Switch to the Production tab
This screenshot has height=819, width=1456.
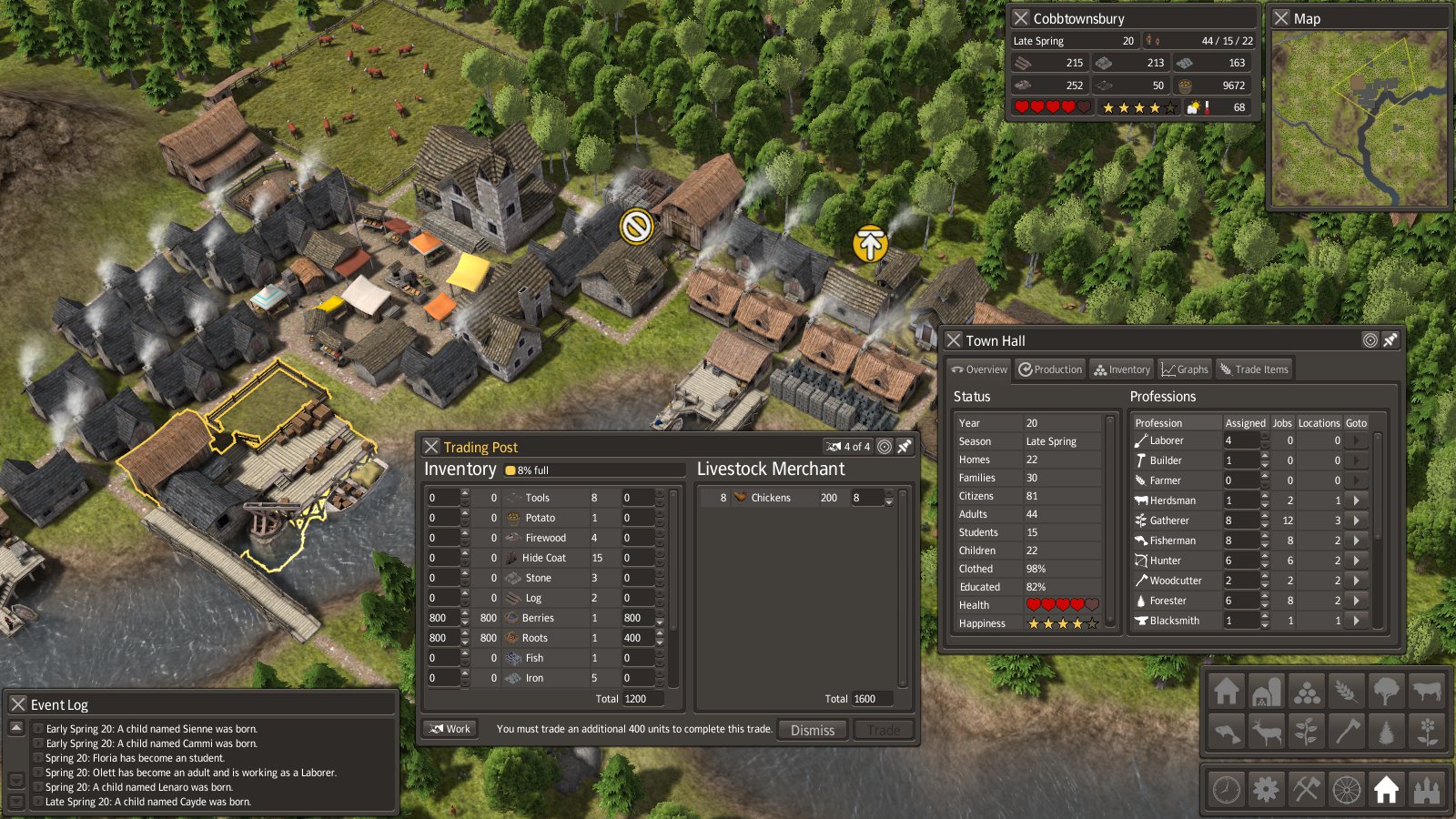pos(1050,369)
